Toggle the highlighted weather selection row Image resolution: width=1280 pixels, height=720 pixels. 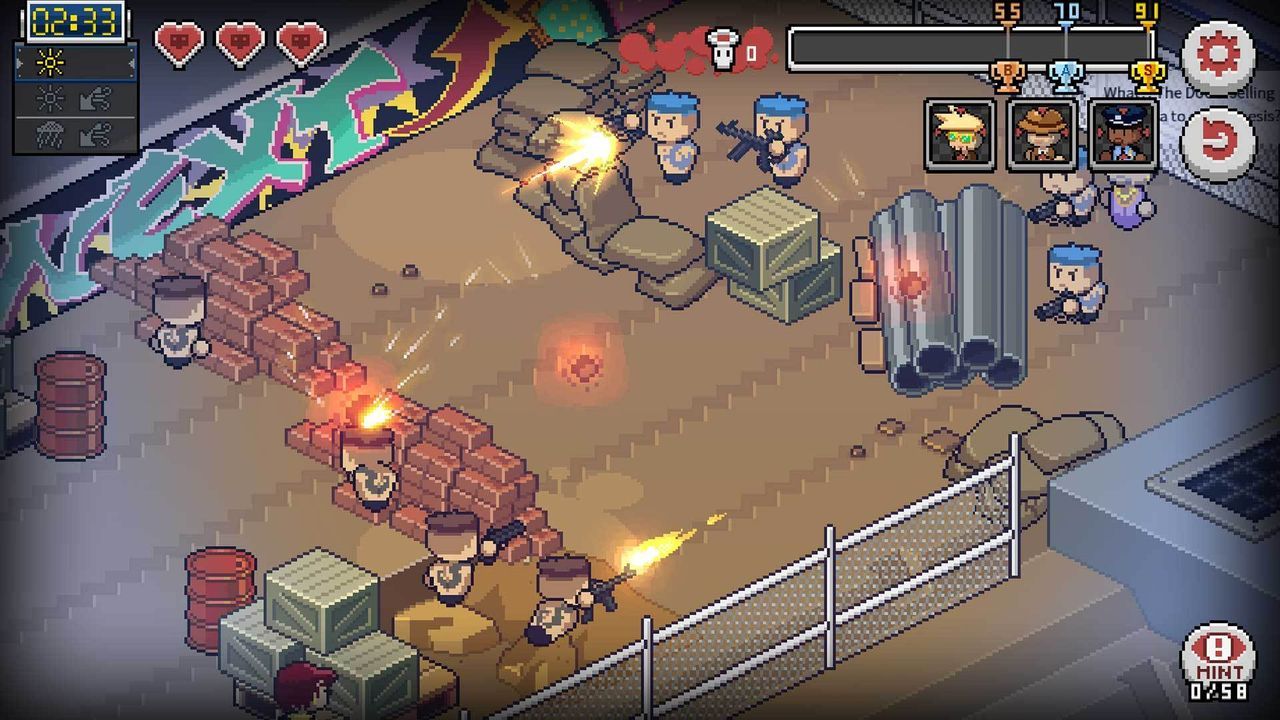click(75, 62)
